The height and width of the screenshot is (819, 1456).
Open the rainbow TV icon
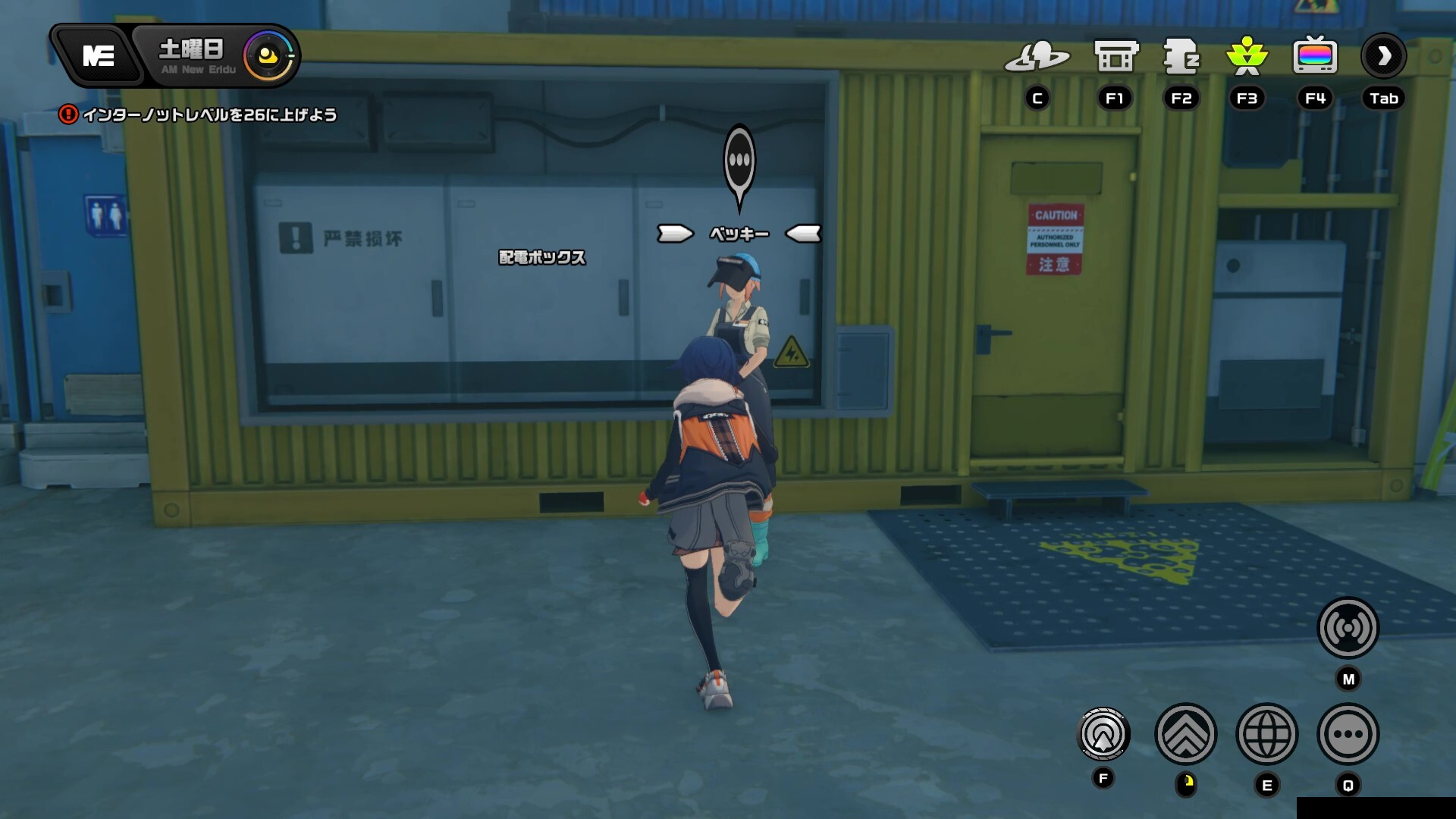point(1315,57)
